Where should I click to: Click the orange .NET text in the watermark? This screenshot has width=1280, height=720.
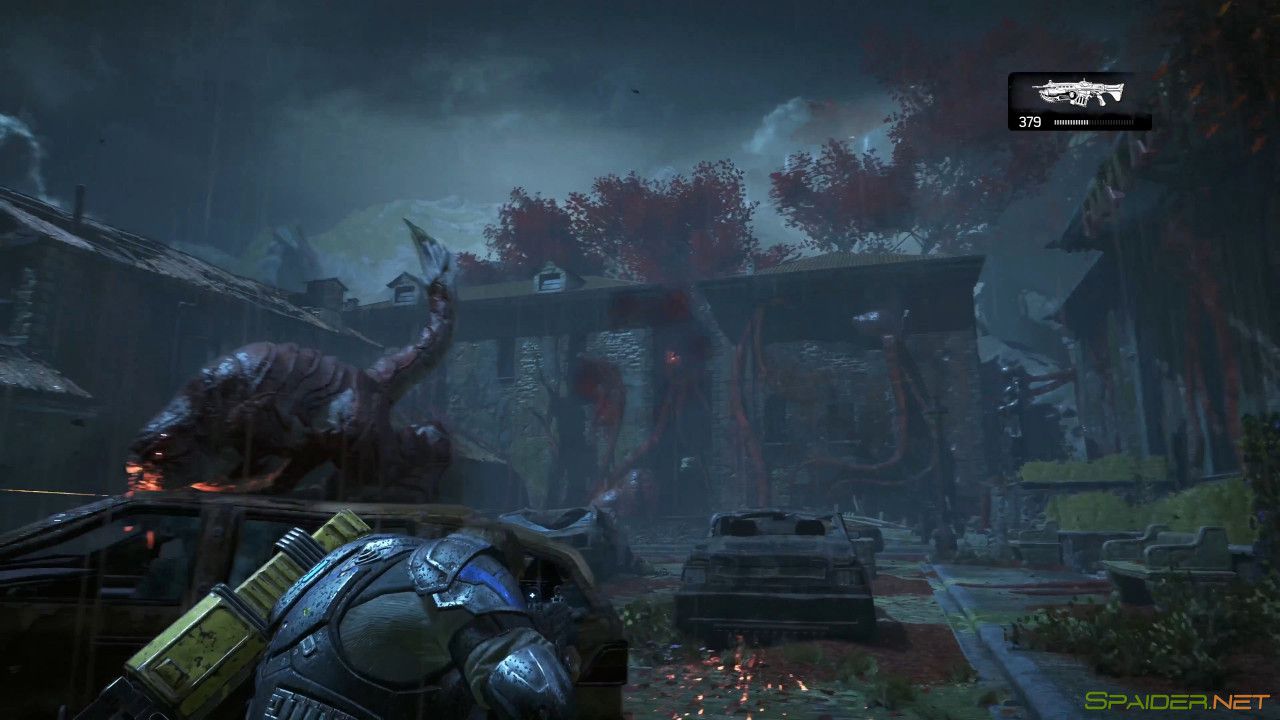[x=1238, y=698]
